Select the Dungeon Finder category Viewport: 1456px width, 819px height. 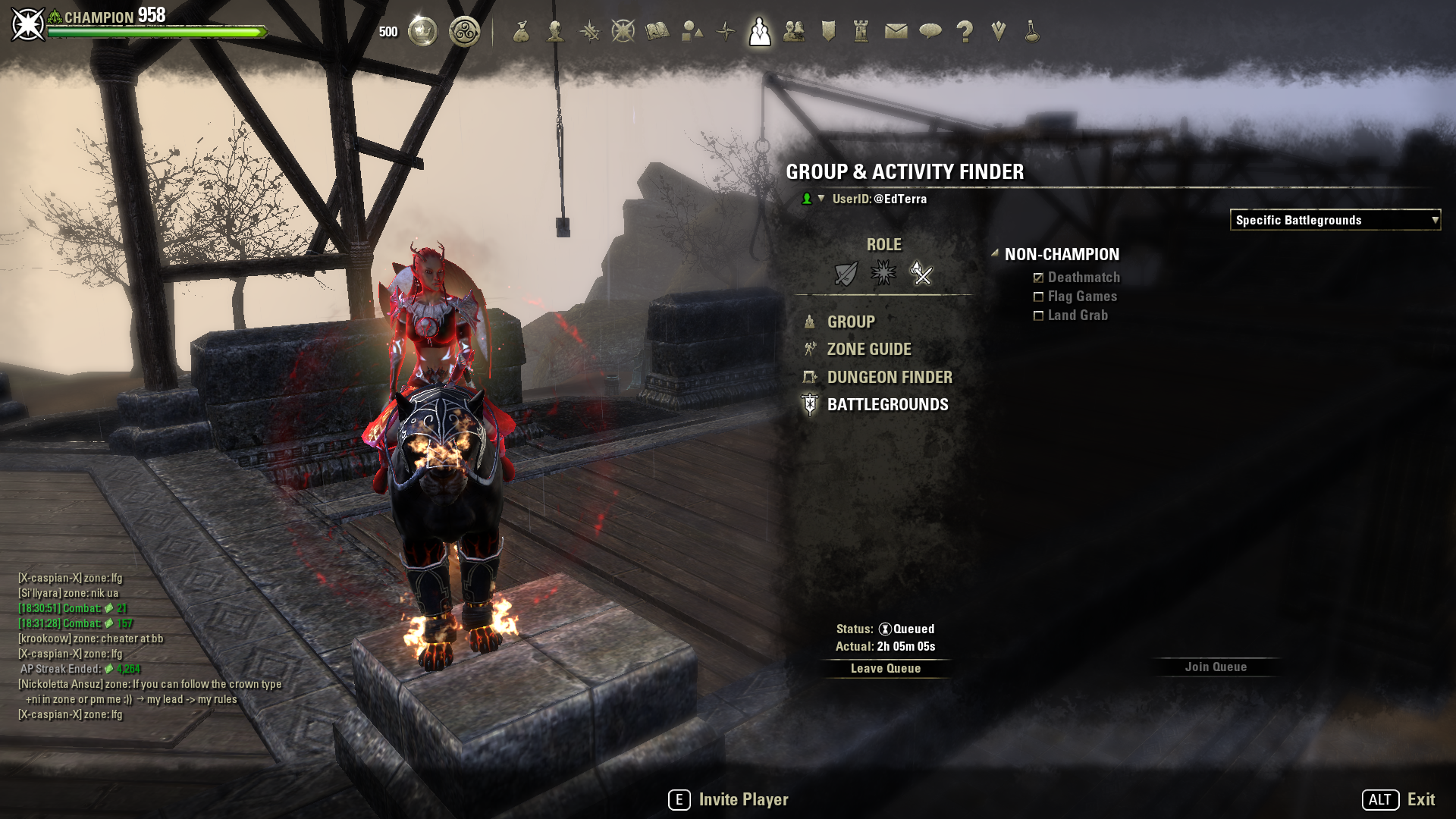coord(890,378)
